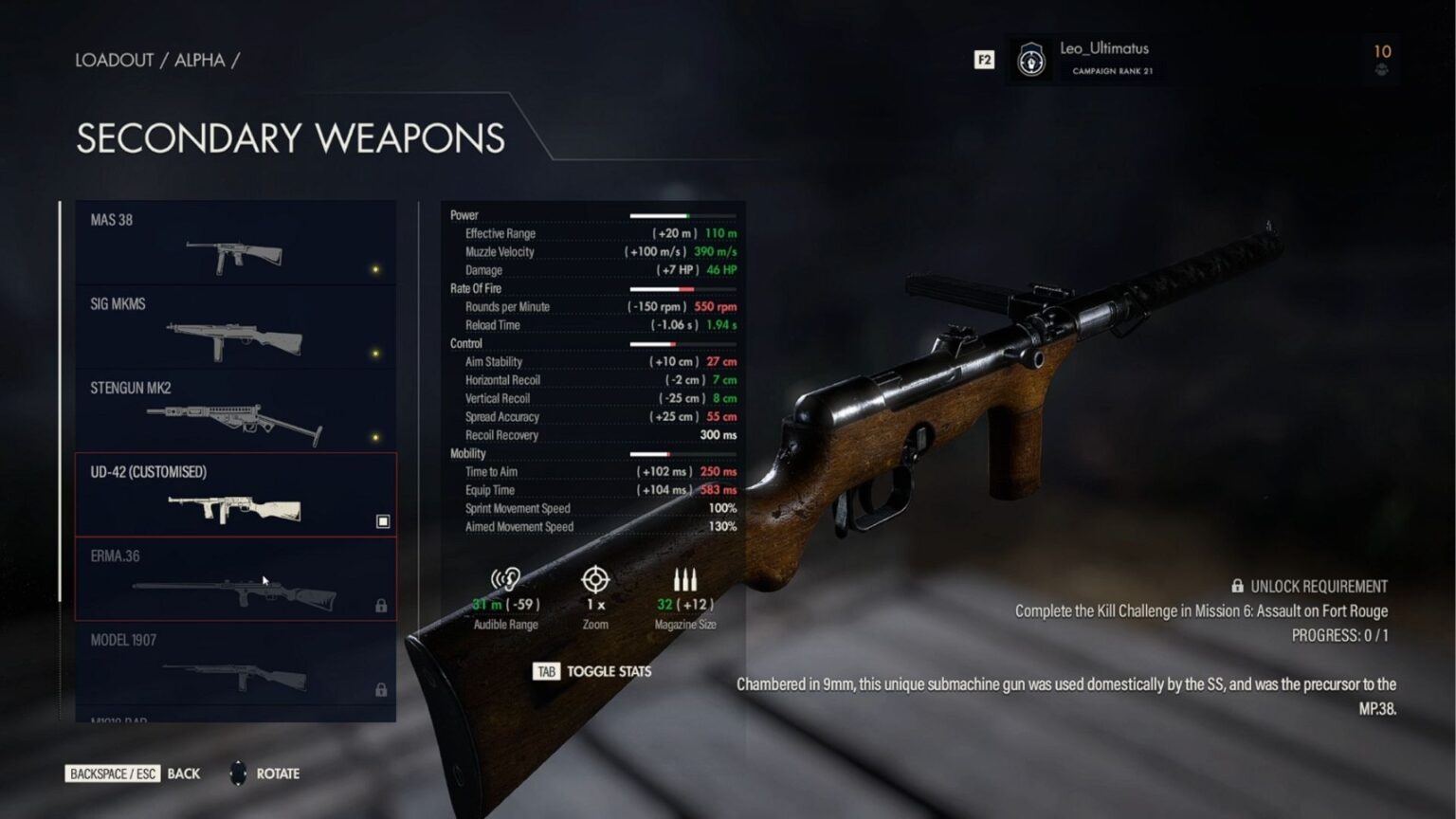
Task: Click the F2 player card shortcut
Action: pyautogui.click(x=983, y=60)
